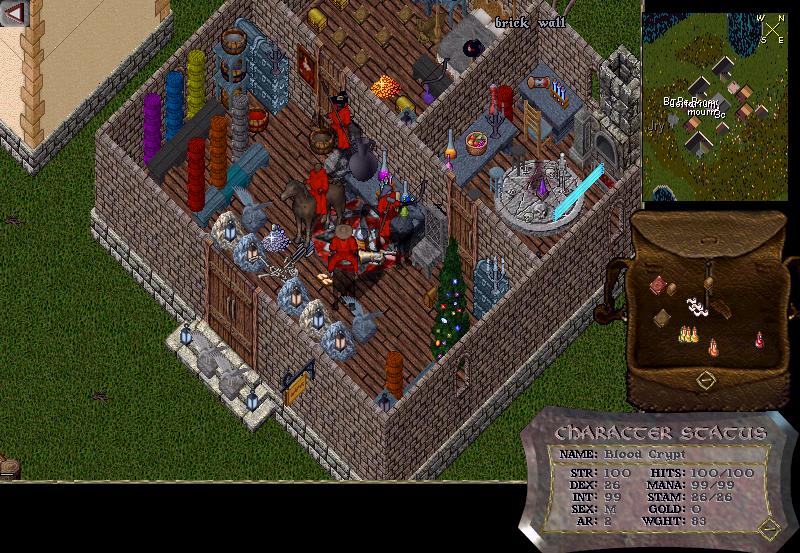Pick the stack of three yellow potions
Viewport: 800px width, 553px height.
(688, 334)
